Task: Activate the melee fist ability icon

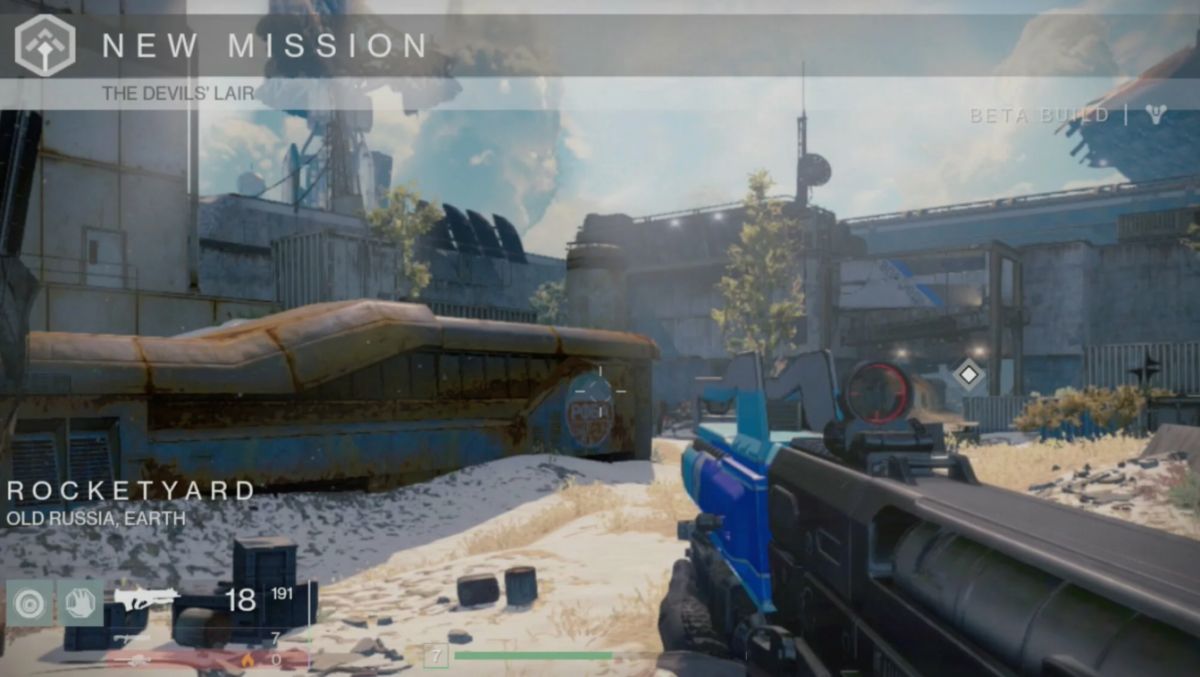Action: coord(80,603)
